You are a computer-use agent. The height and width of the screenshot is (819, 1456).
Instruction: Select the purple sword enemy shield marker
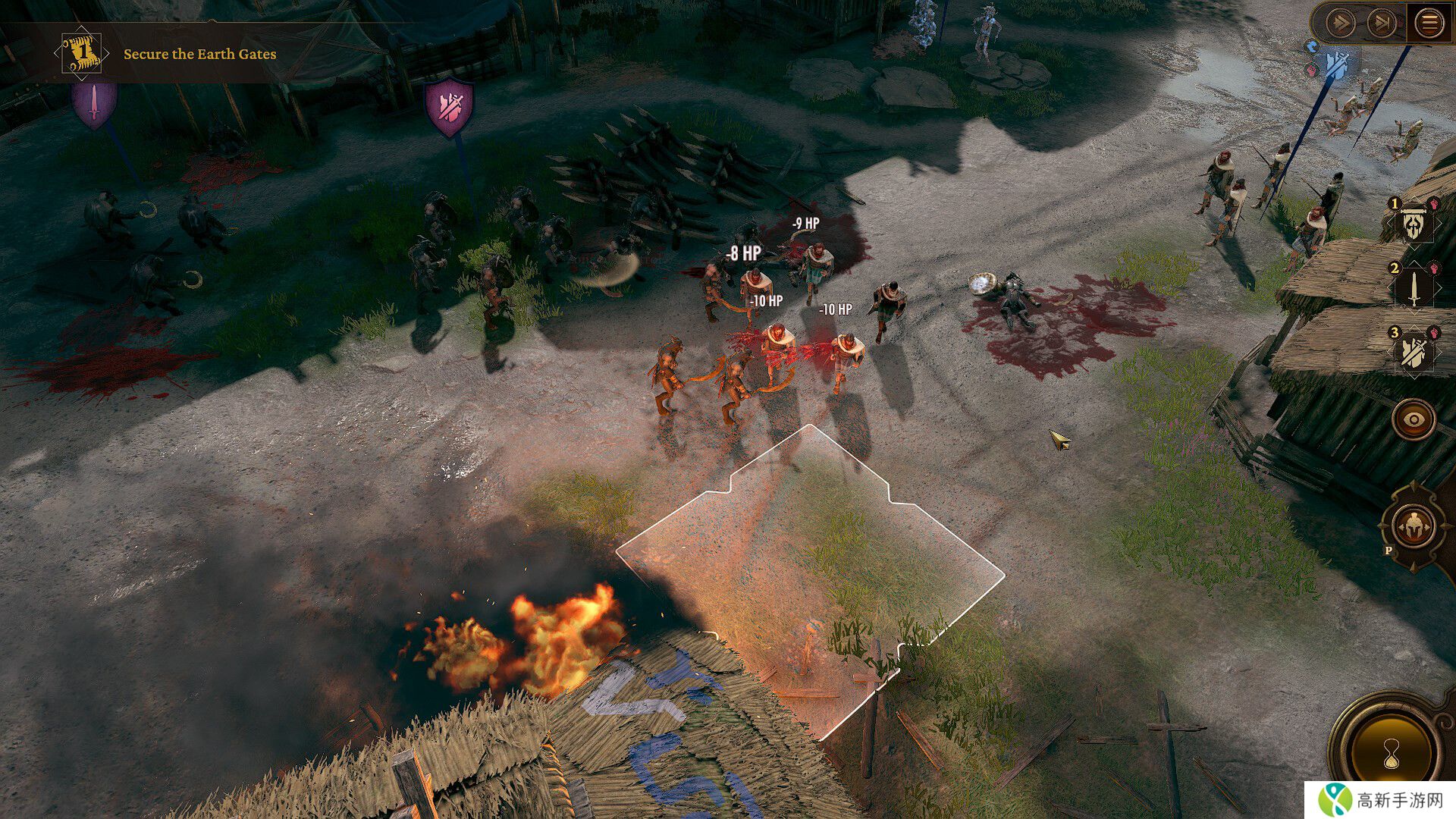point(94,105)
